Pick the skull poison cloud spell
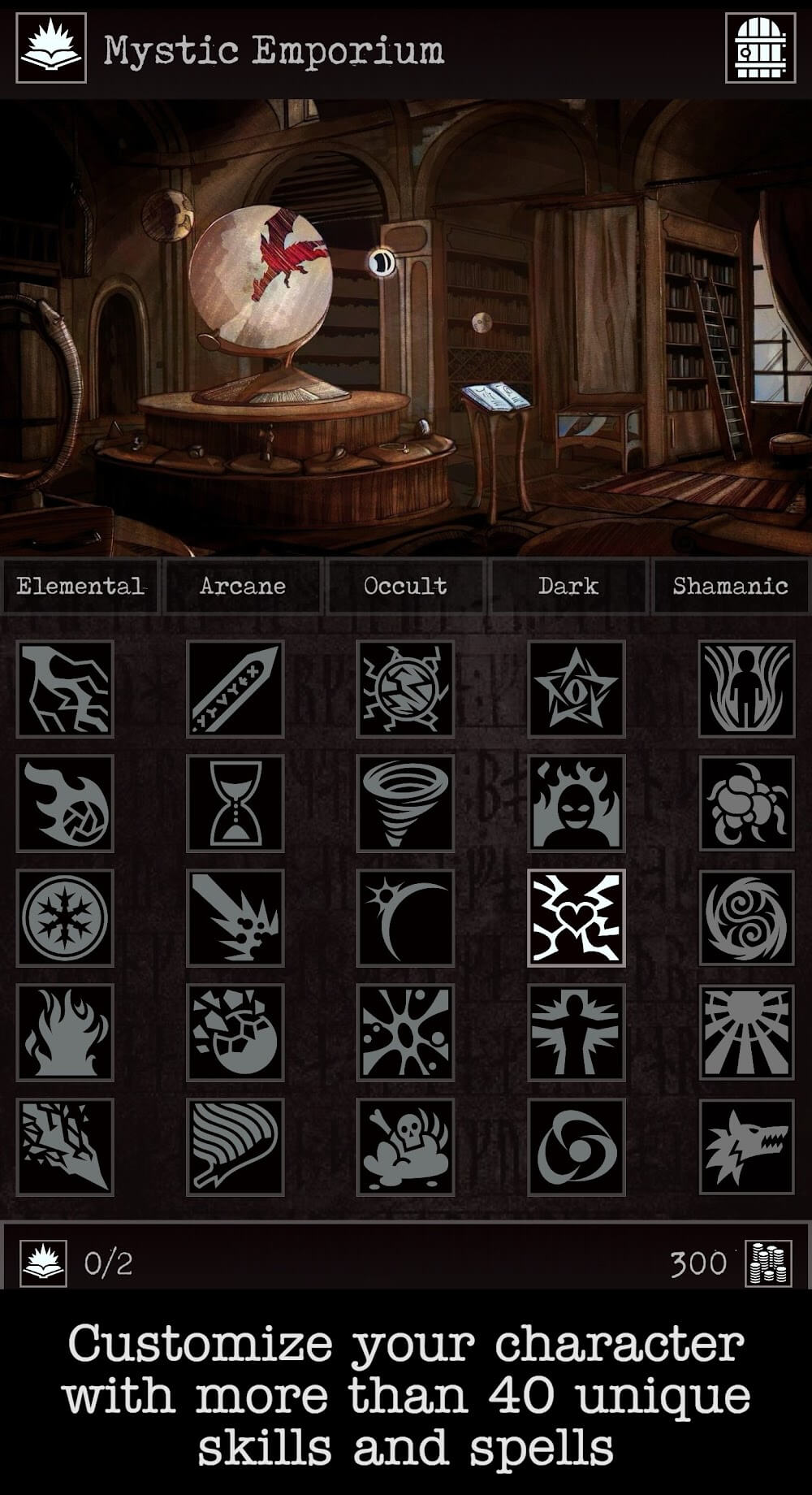This screenshot has width=812, height=1495. click(x=405, y=1146)
